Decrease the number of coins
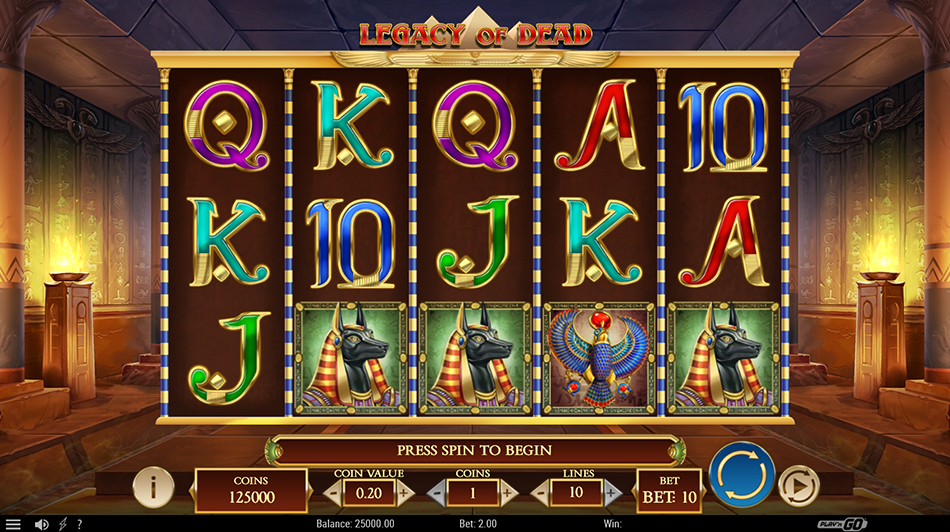Image resolution: width=950 pixels, height=532 pixels. click(x=437, y=493)
